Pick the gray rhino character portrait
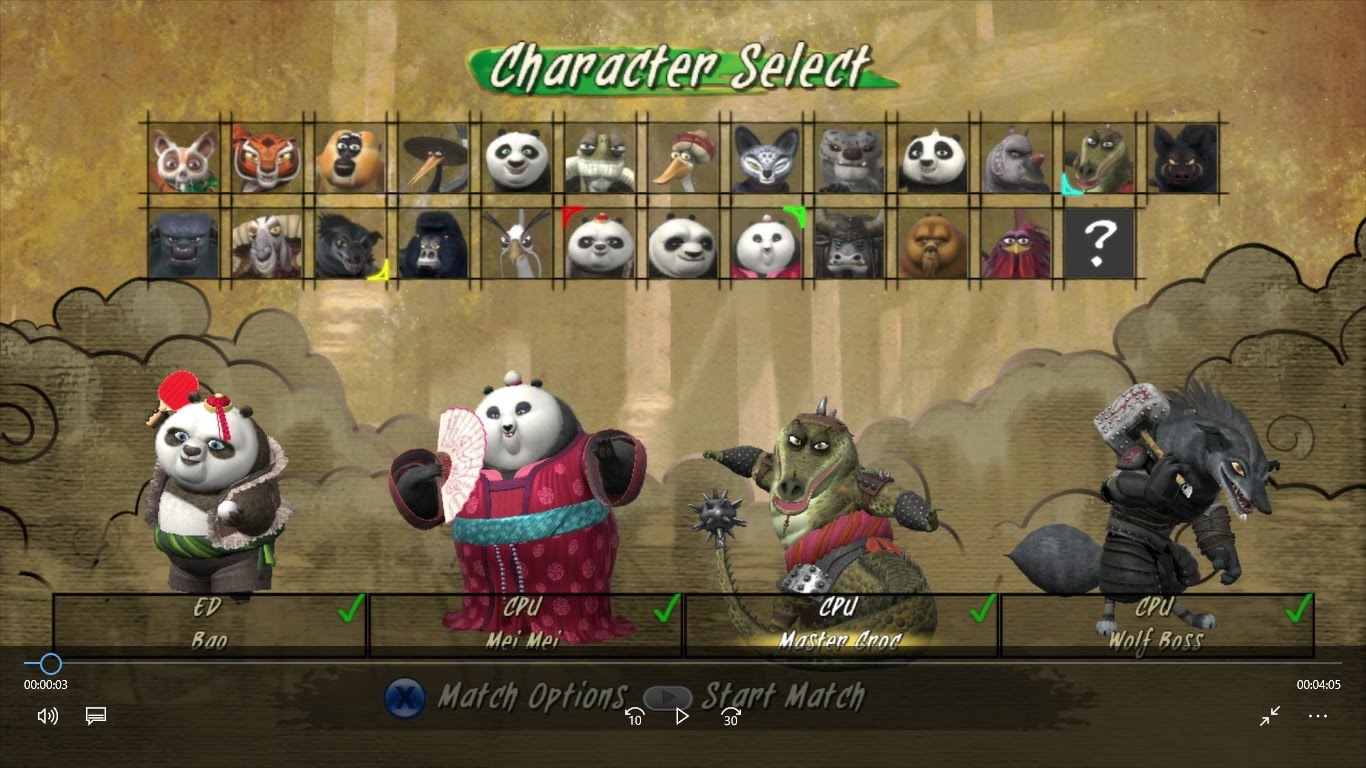Screen dimensions: 1366x768 [x=1015, y=159]
